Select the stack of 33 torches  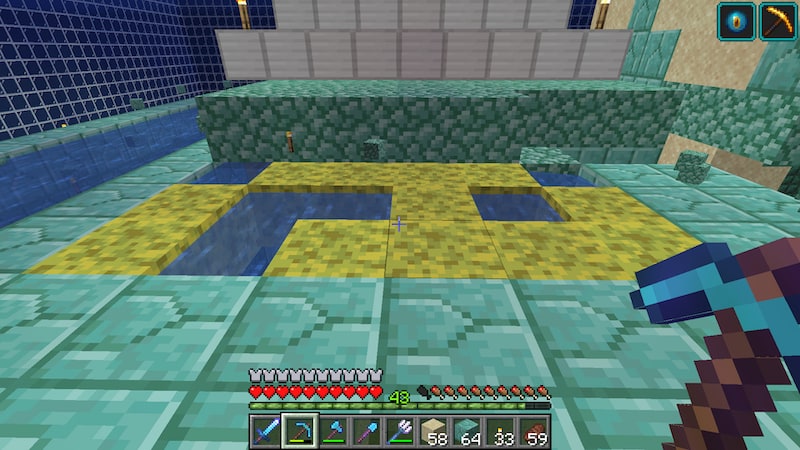pos(500,431)
